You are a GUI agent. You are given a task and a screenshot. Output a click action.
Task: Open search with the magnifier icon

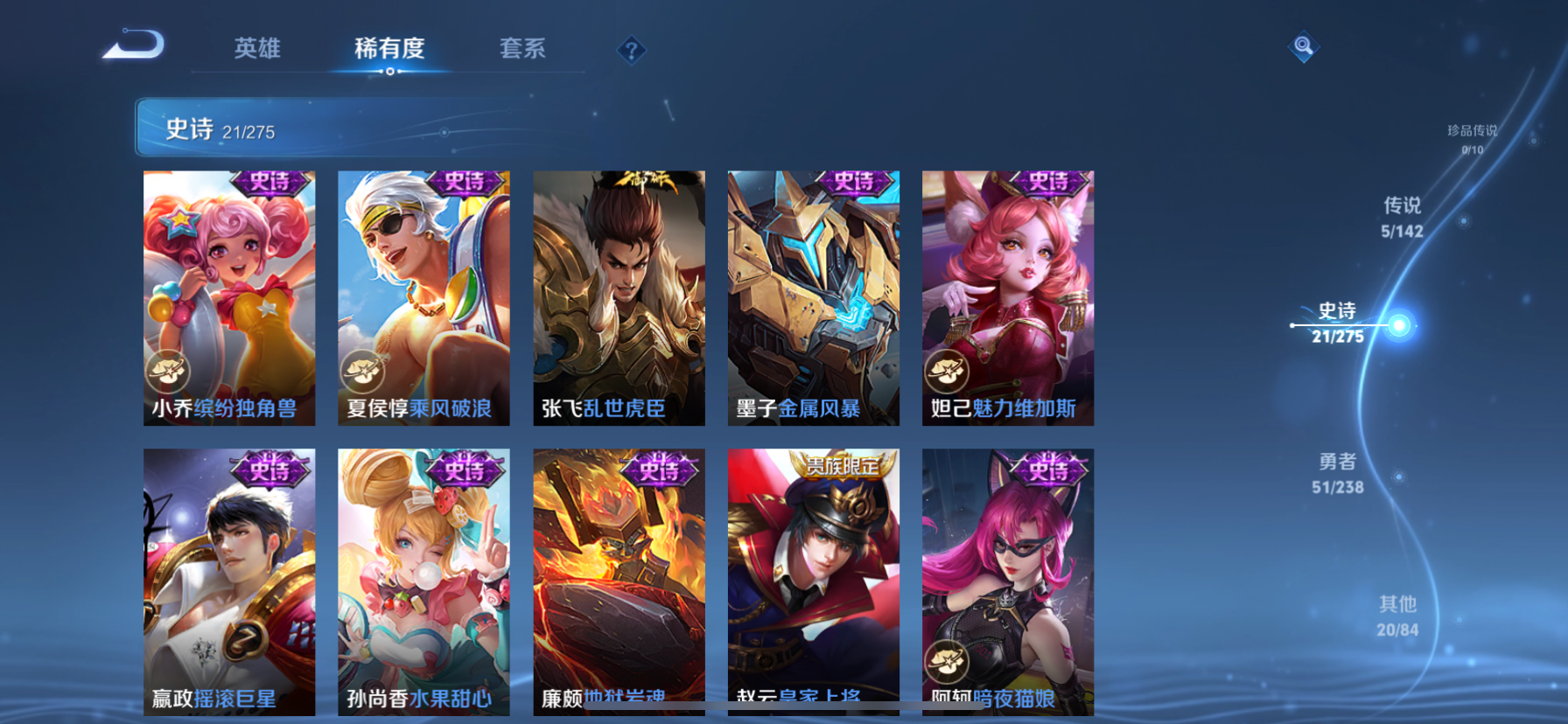tap(1303, 47)
